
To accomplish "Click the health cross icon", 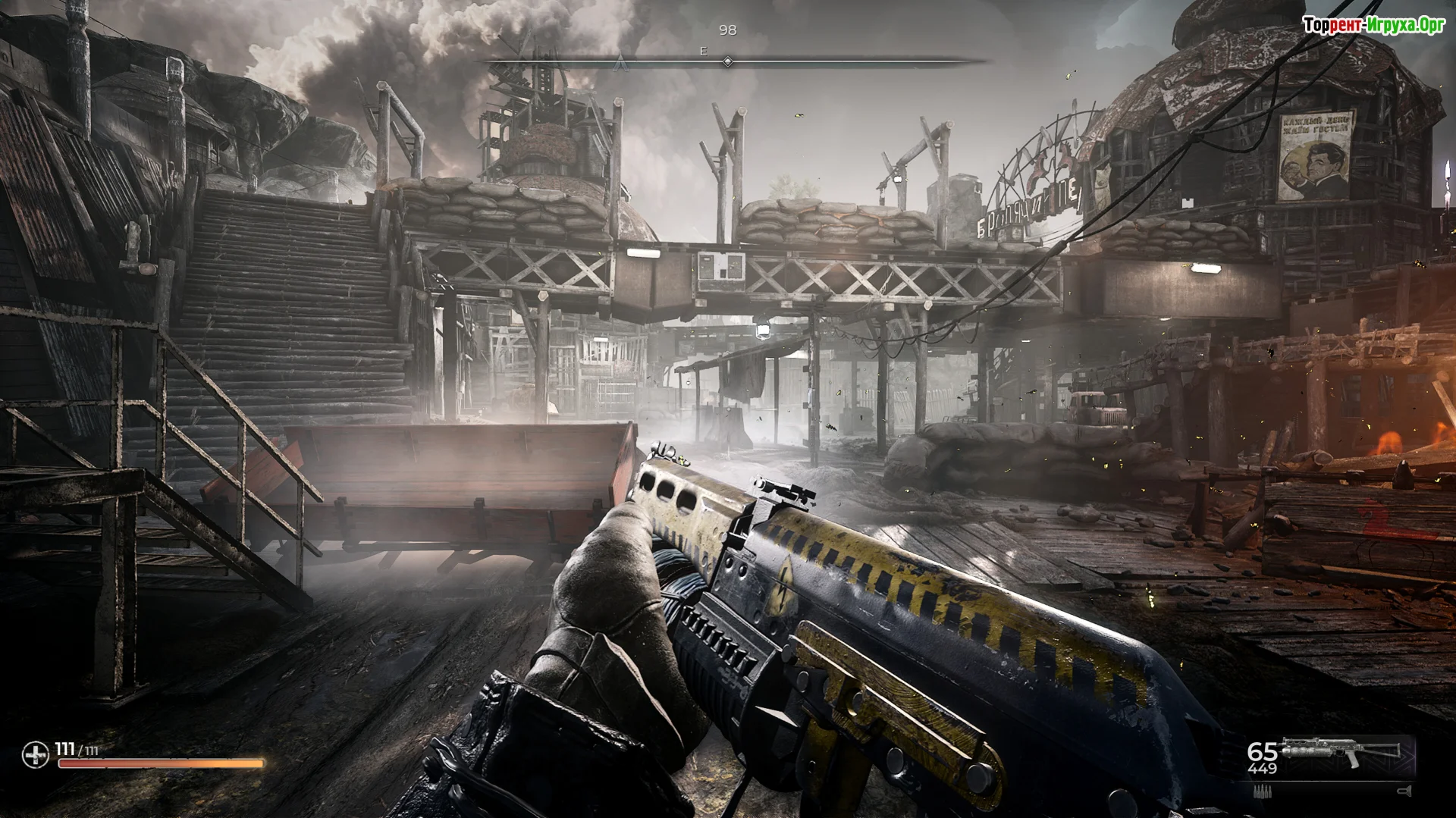I will tap(34, 755).
